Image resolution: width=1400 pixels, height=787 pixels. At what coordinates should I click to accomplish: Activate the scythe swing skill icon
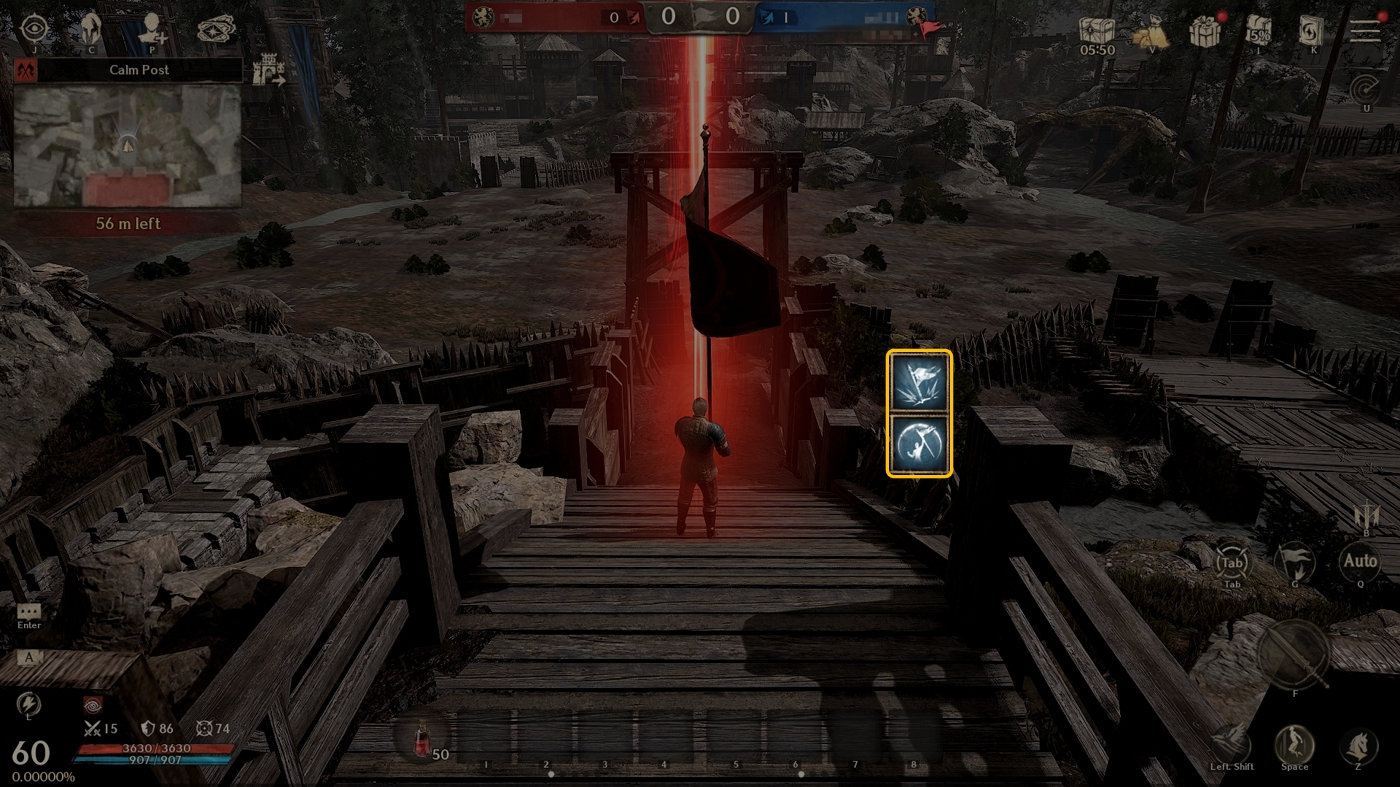click(x=919, y=444)
